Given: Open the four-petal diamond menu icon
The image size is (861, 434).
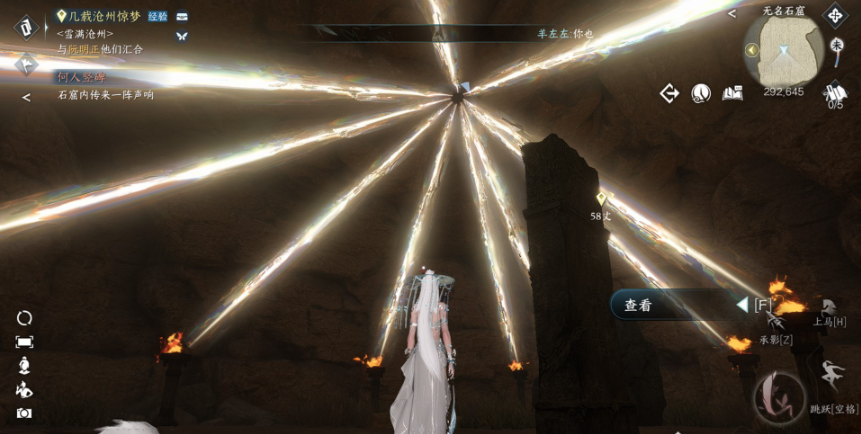Looking at the screenshot, I should point(835,15).
